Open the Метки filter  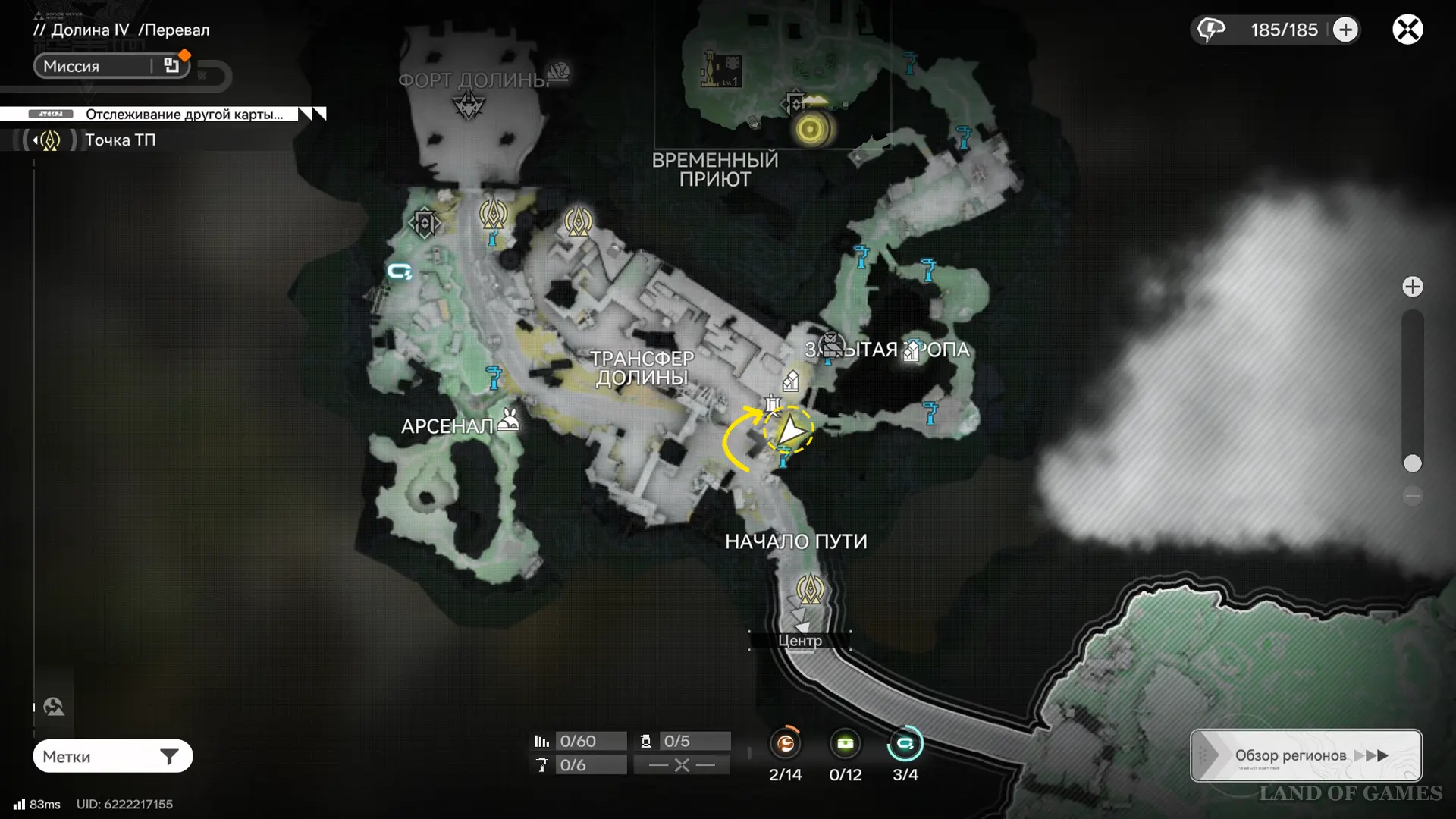(x=112, y=756)
